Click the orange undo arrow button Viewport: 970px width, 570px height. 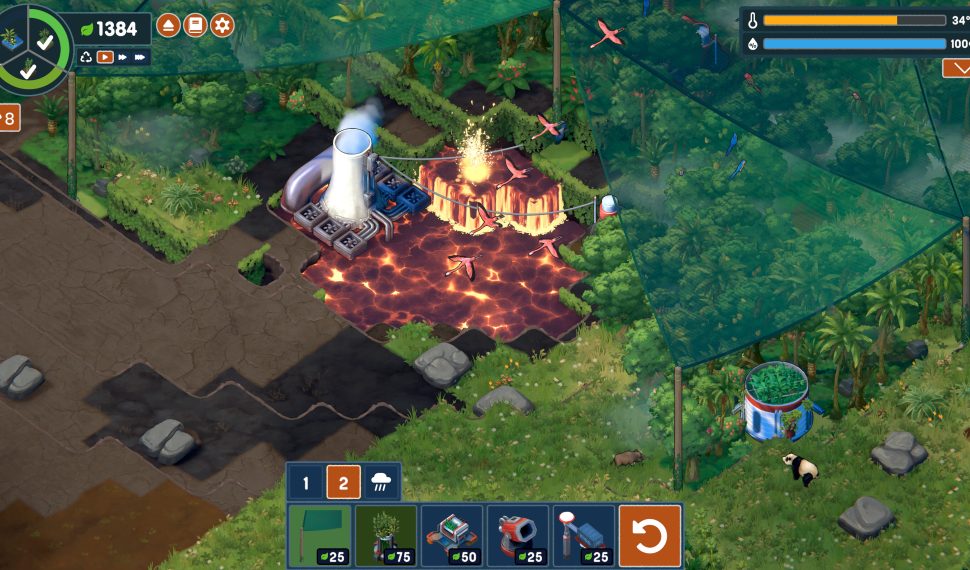(x=650, y=536)
